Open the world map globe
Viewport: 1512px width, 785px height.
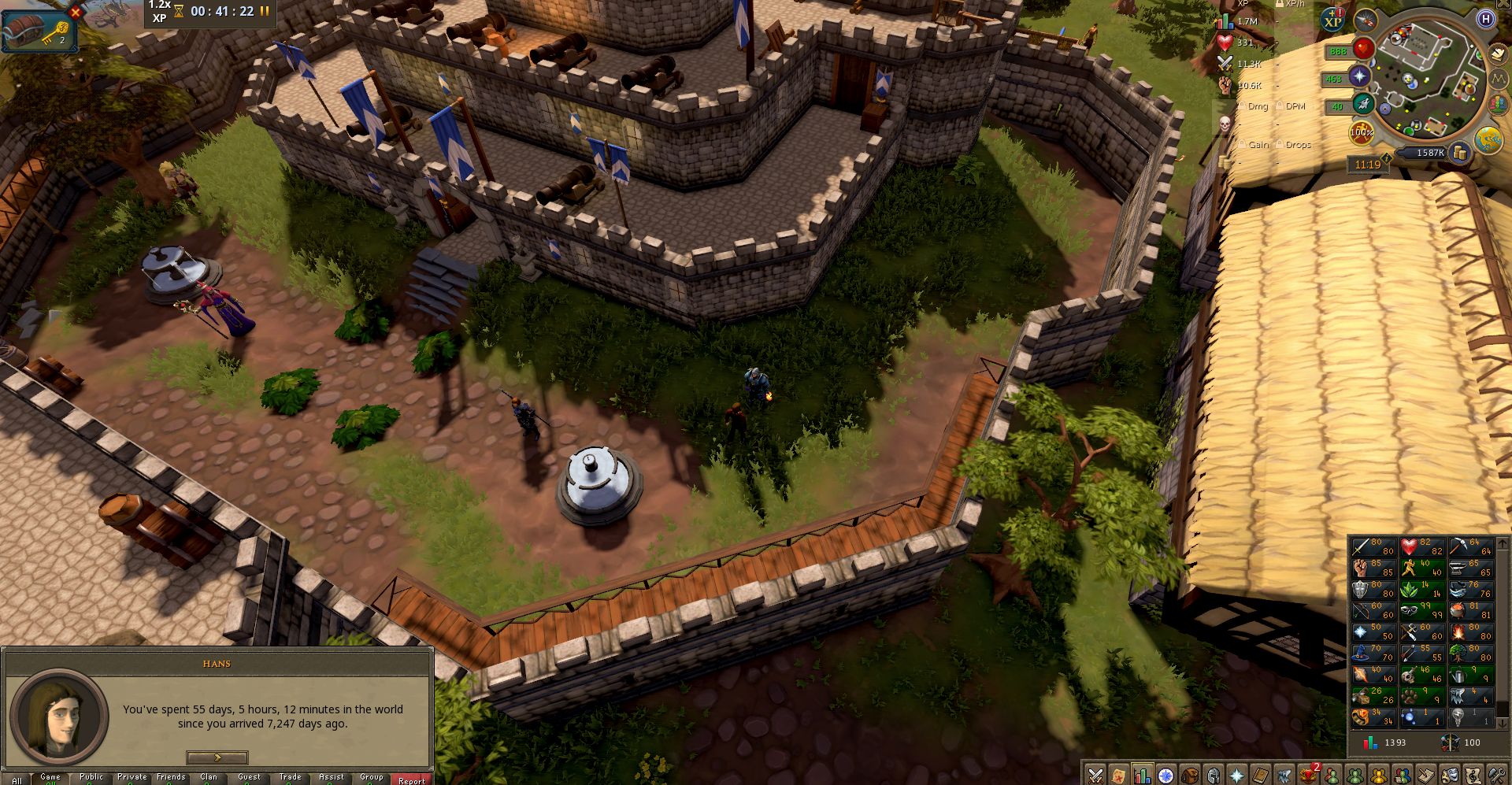[x=1488, y=140]
